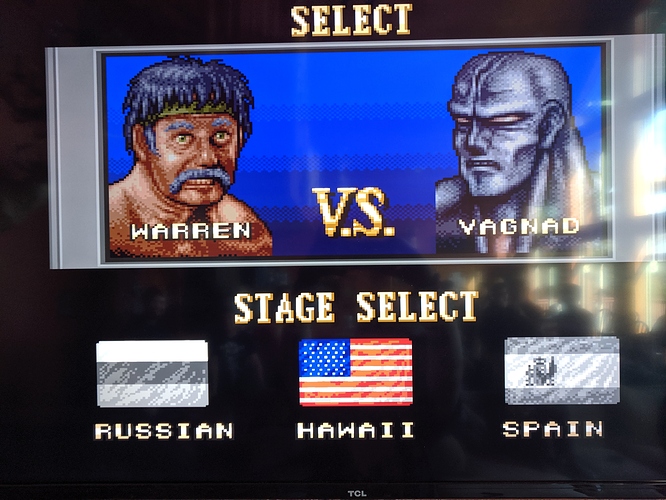Select the Russian stage flag
Screen dimensions: 666x500
pos(152,373)
